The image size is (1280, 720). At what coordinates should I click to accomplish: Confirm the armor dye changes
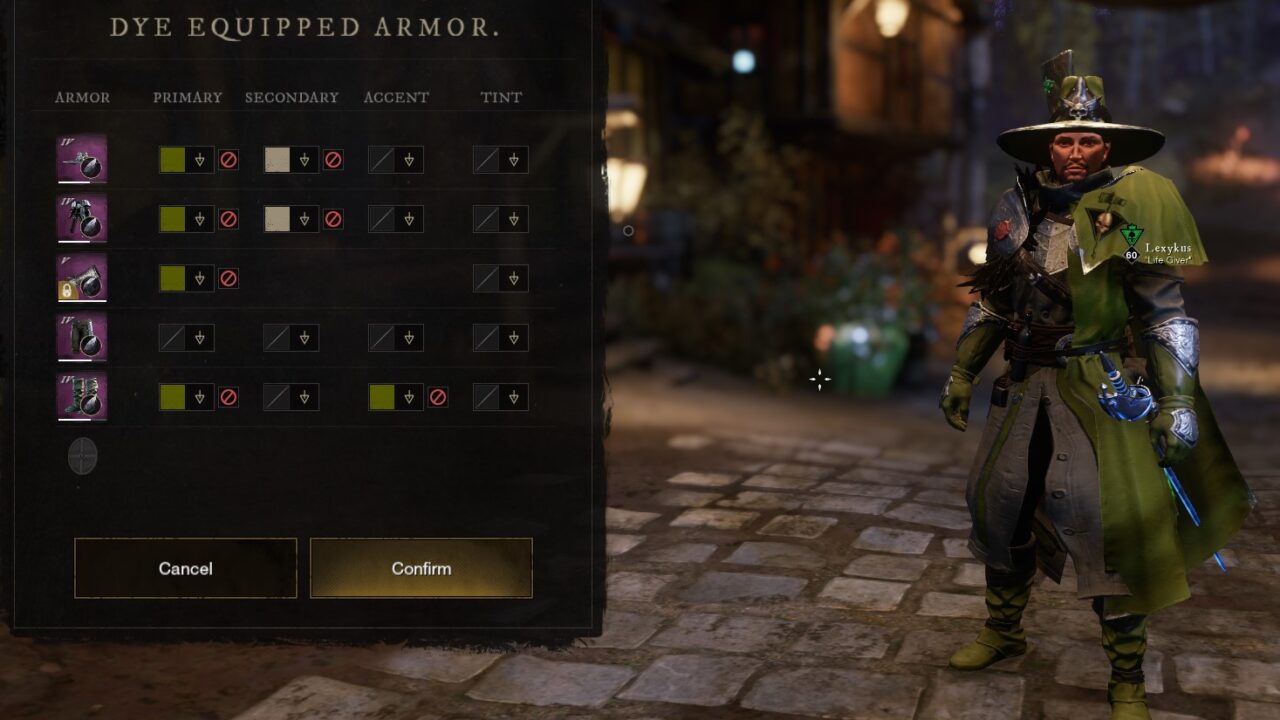[421, 568]
